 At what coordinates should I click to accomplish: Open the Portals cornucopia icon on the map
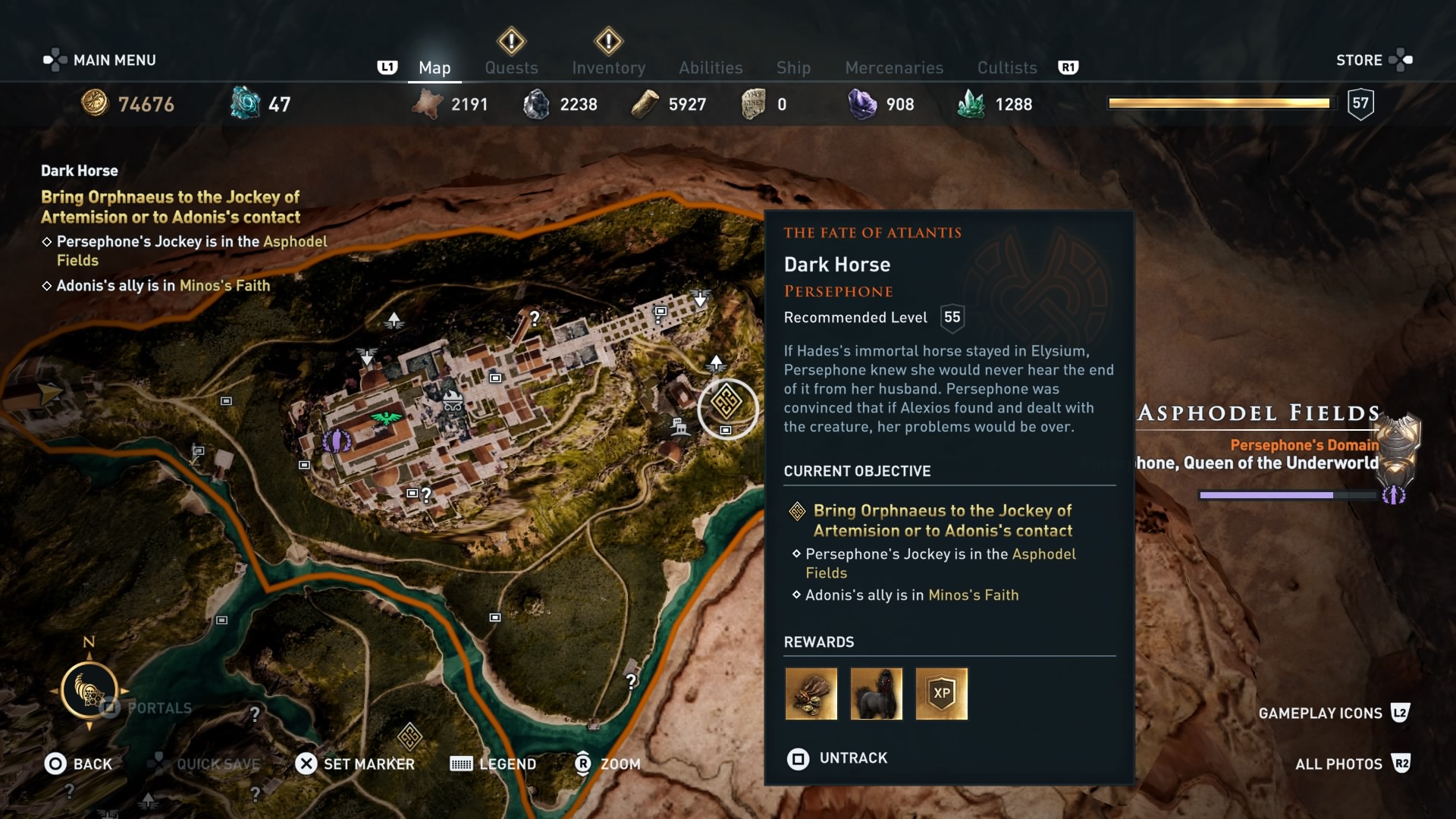91,692
